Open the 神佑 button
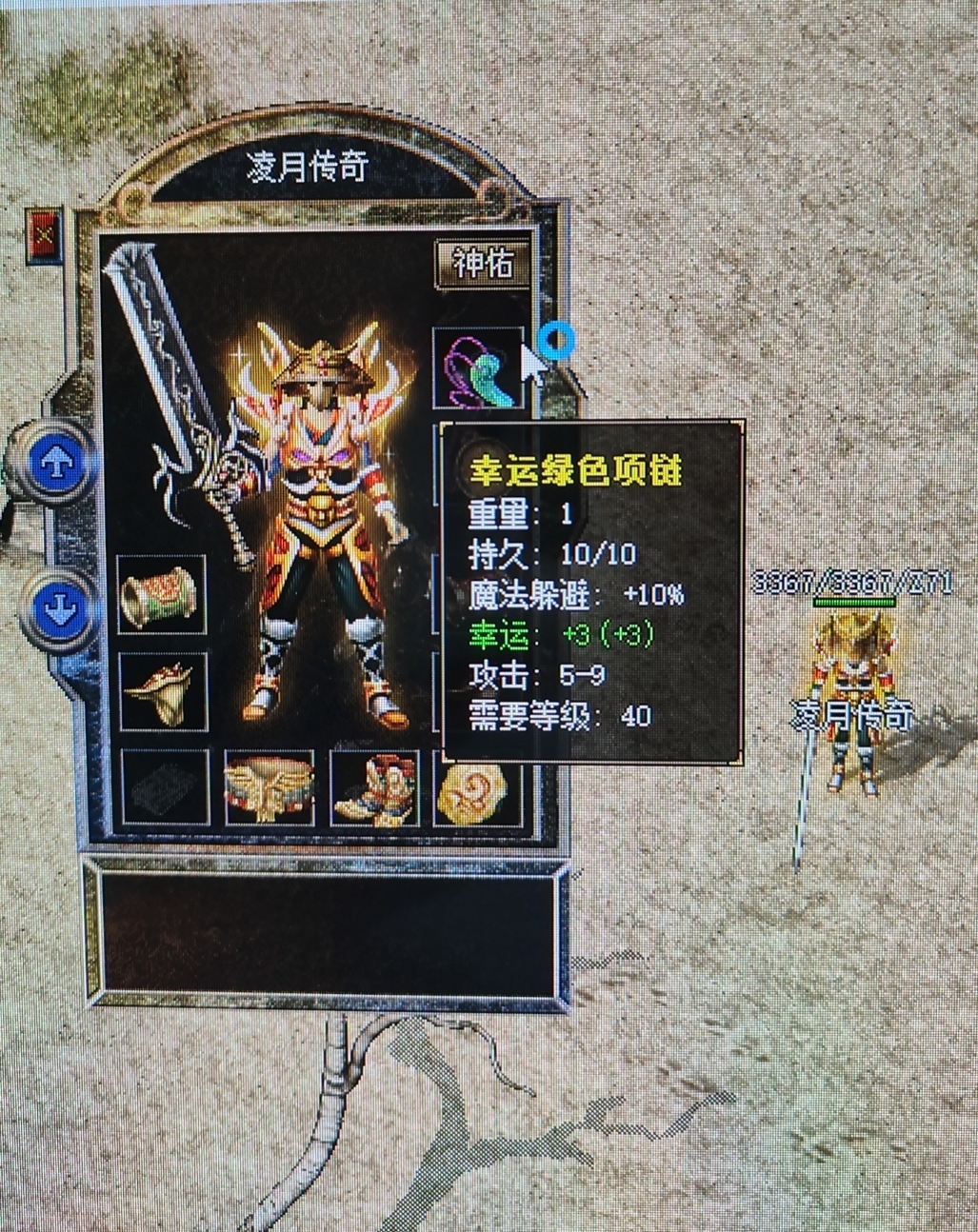This screenshot has height=1232, width=978. tap(482, 264)
